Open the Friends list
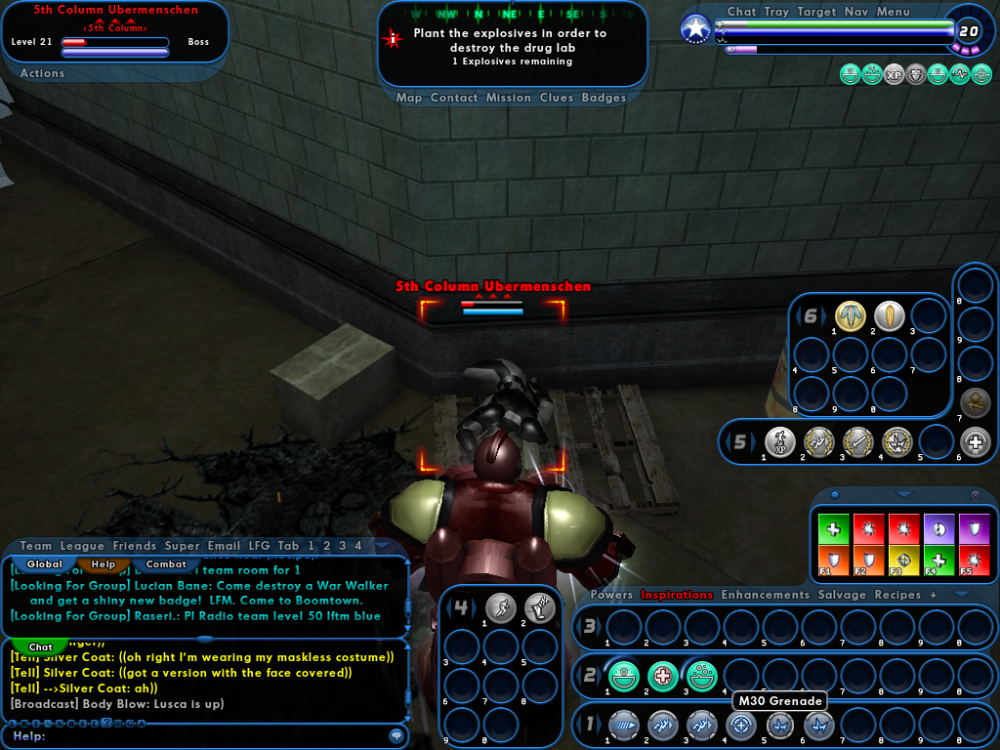 134,546
